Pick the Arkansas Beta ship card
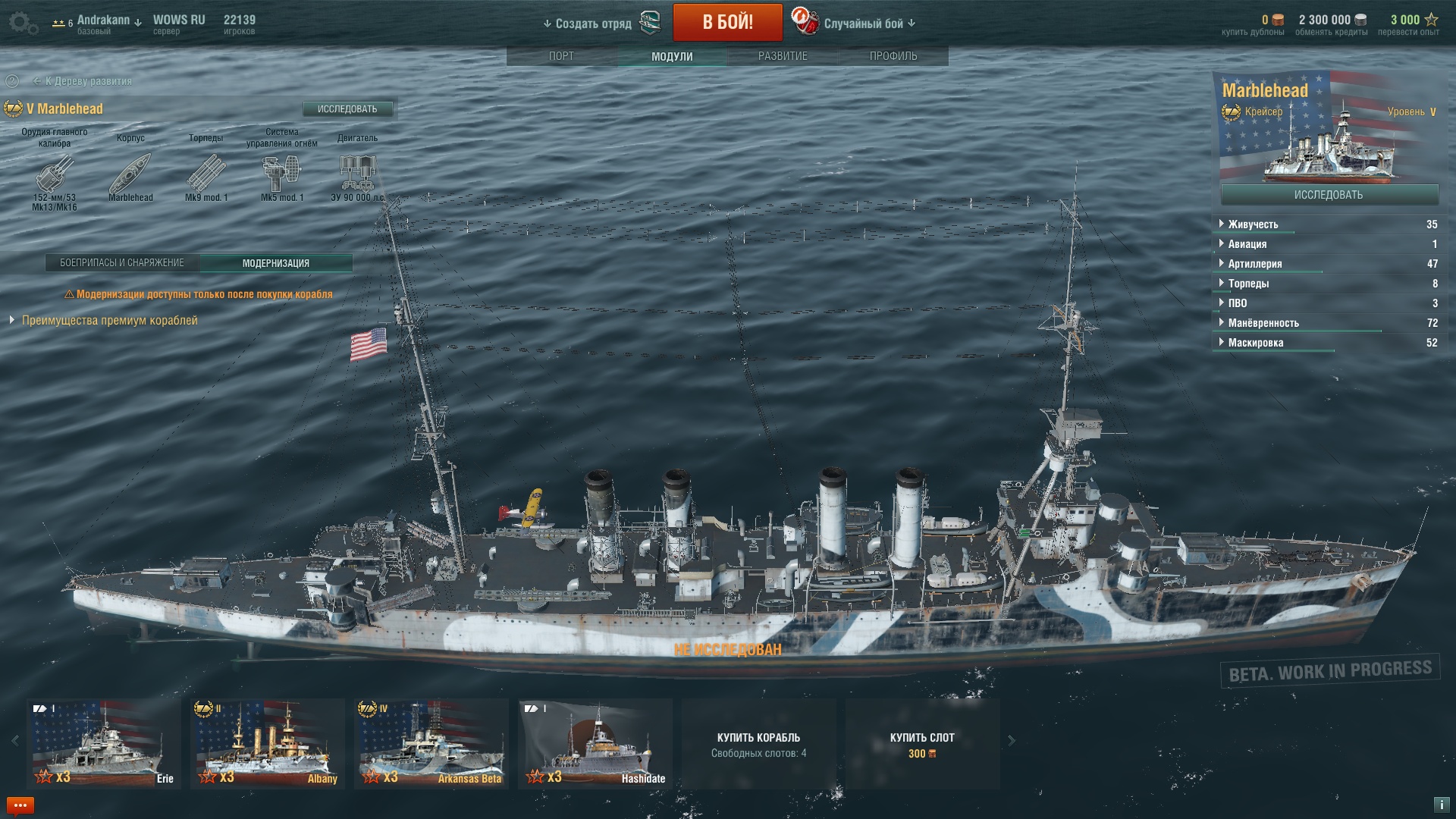This screenshot has width=1456, height=819. click(431, 743)
